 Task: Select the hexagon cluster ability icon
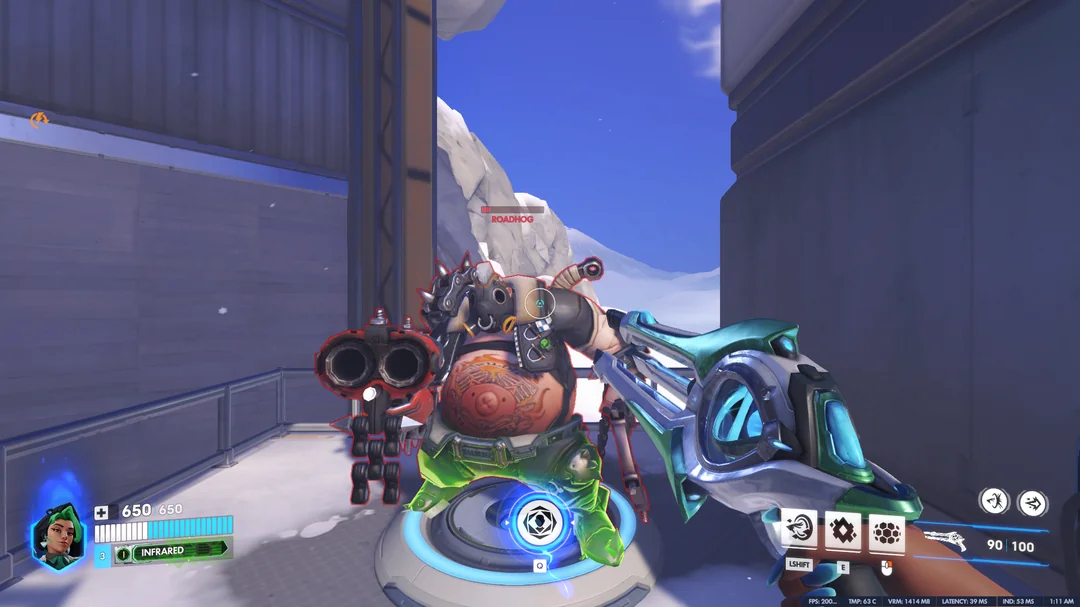point(886,530)
